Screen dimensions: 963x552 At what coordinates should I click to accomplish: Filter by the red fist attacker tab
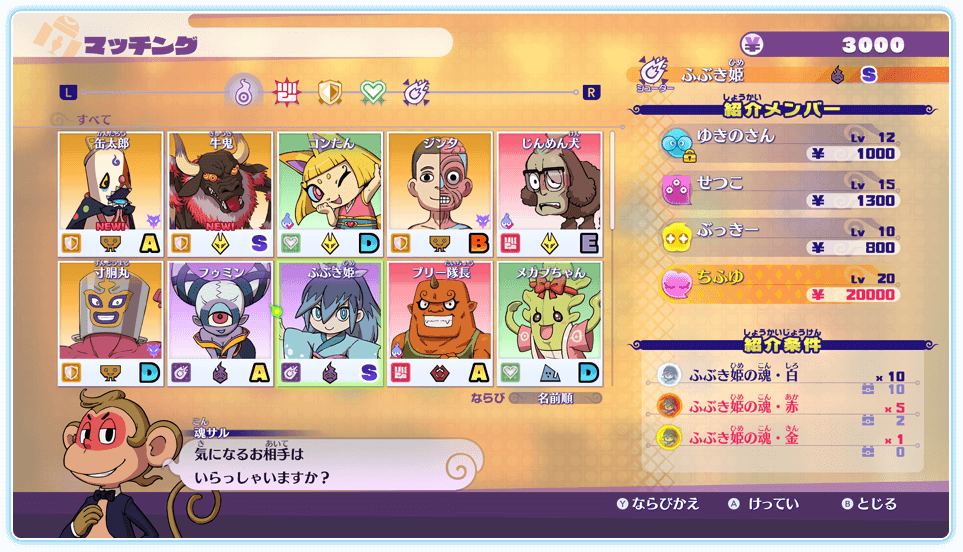point(287,93)
